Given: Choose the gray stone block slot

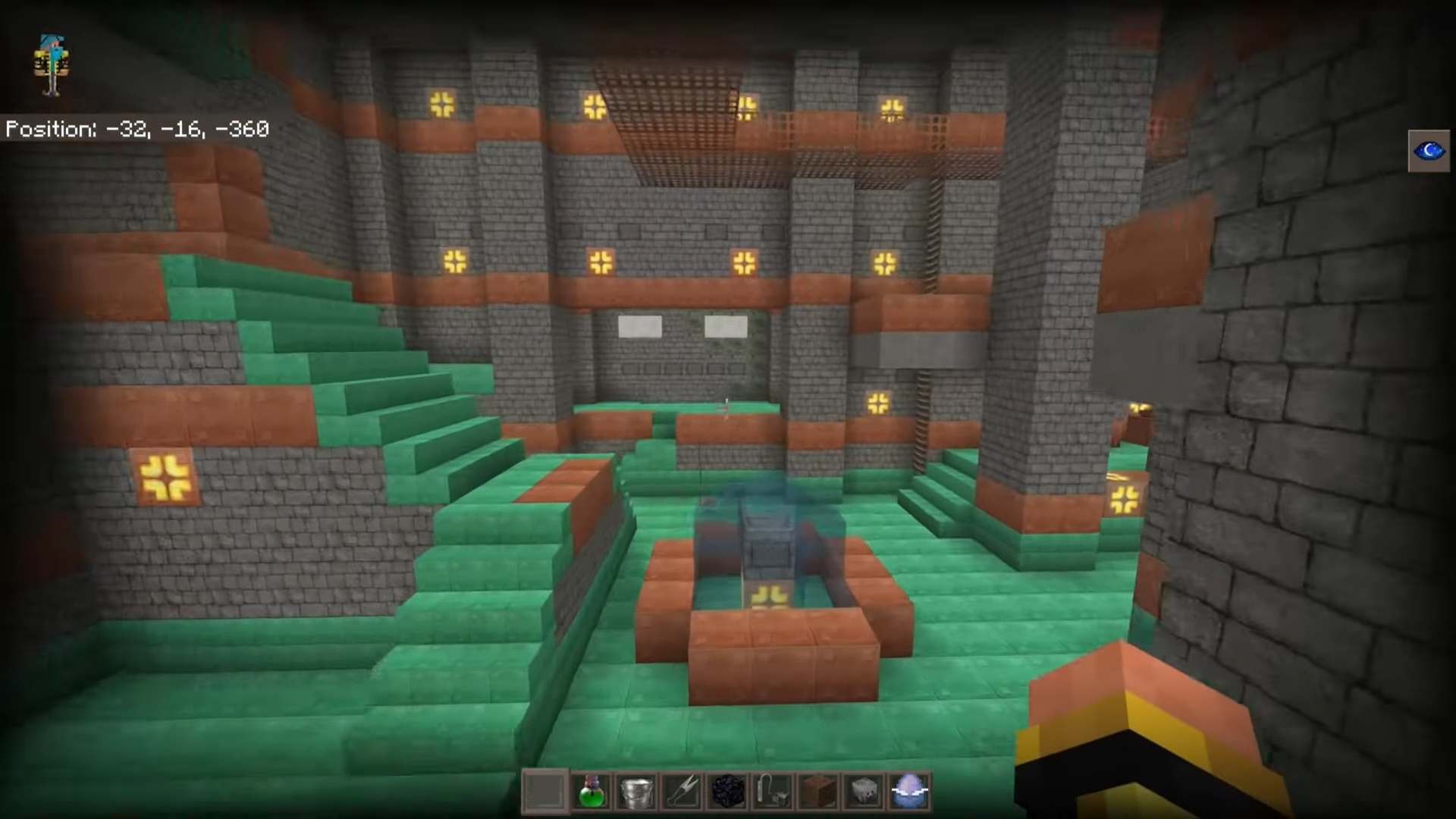Looking at the screenshot, I should [864, 792].
